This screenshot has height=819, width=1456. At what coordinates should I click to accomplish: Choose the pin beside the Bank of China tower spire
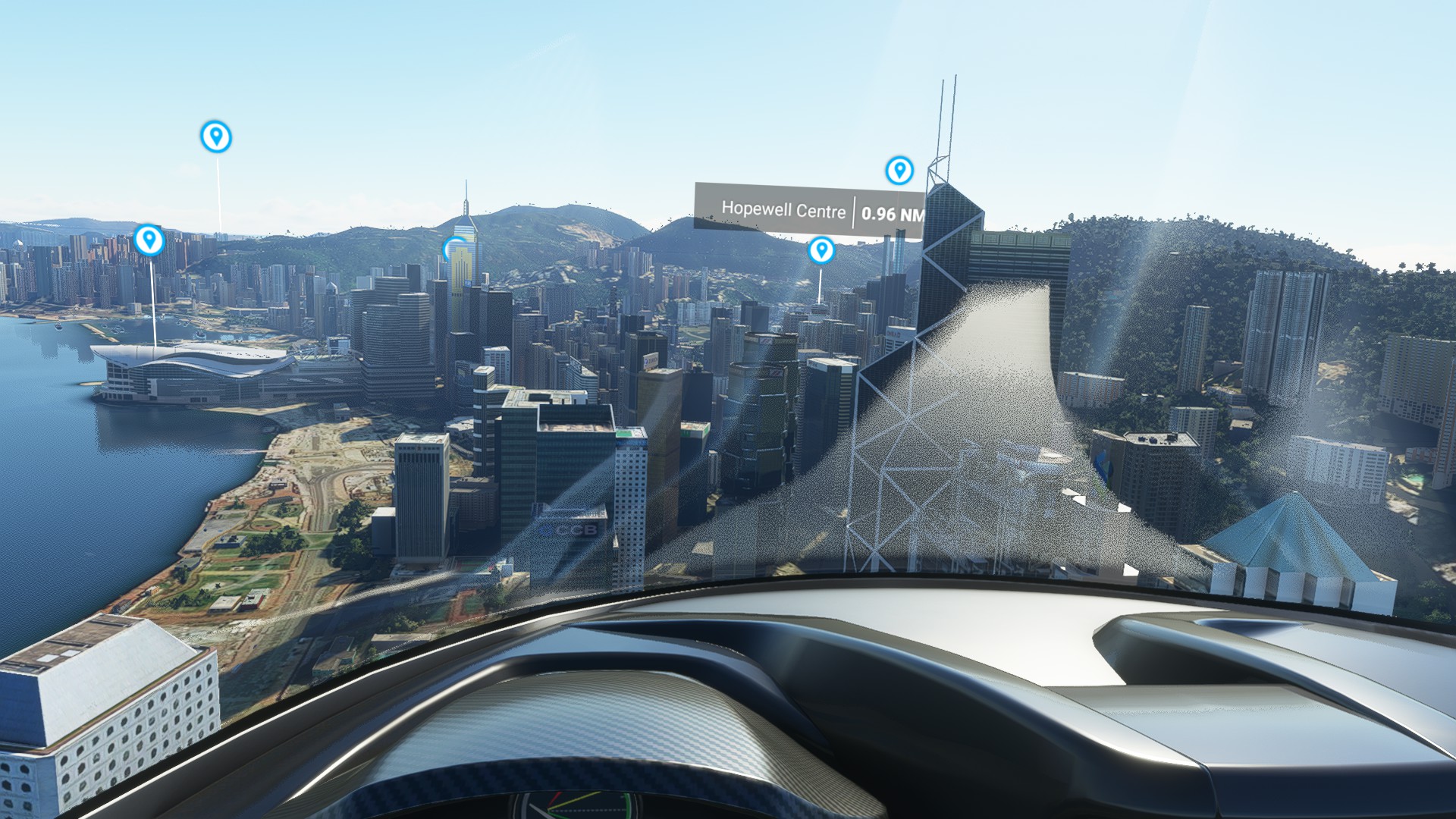[x=899, y=170]
